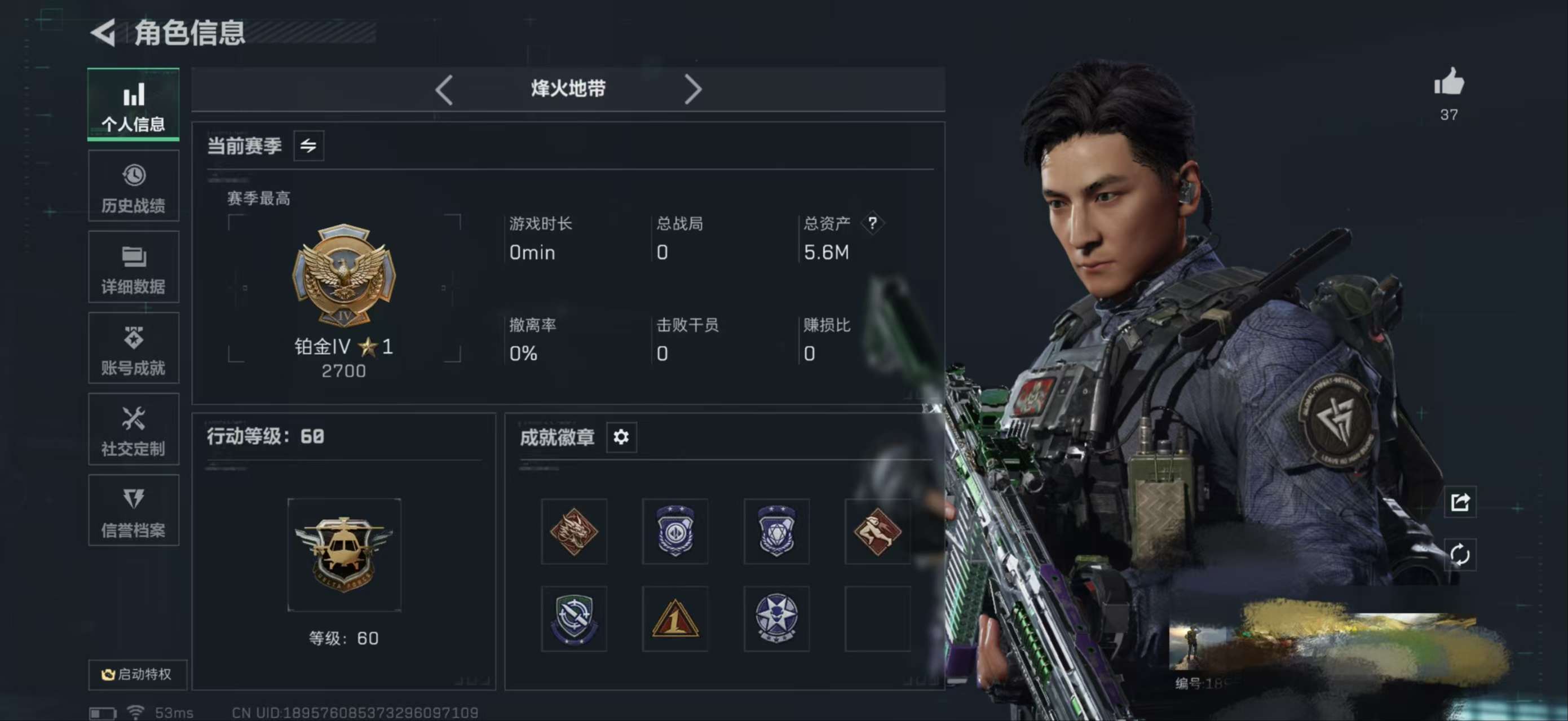Click the 启动特权 button
The image size is (1568, 721).
tap(138, 674)
